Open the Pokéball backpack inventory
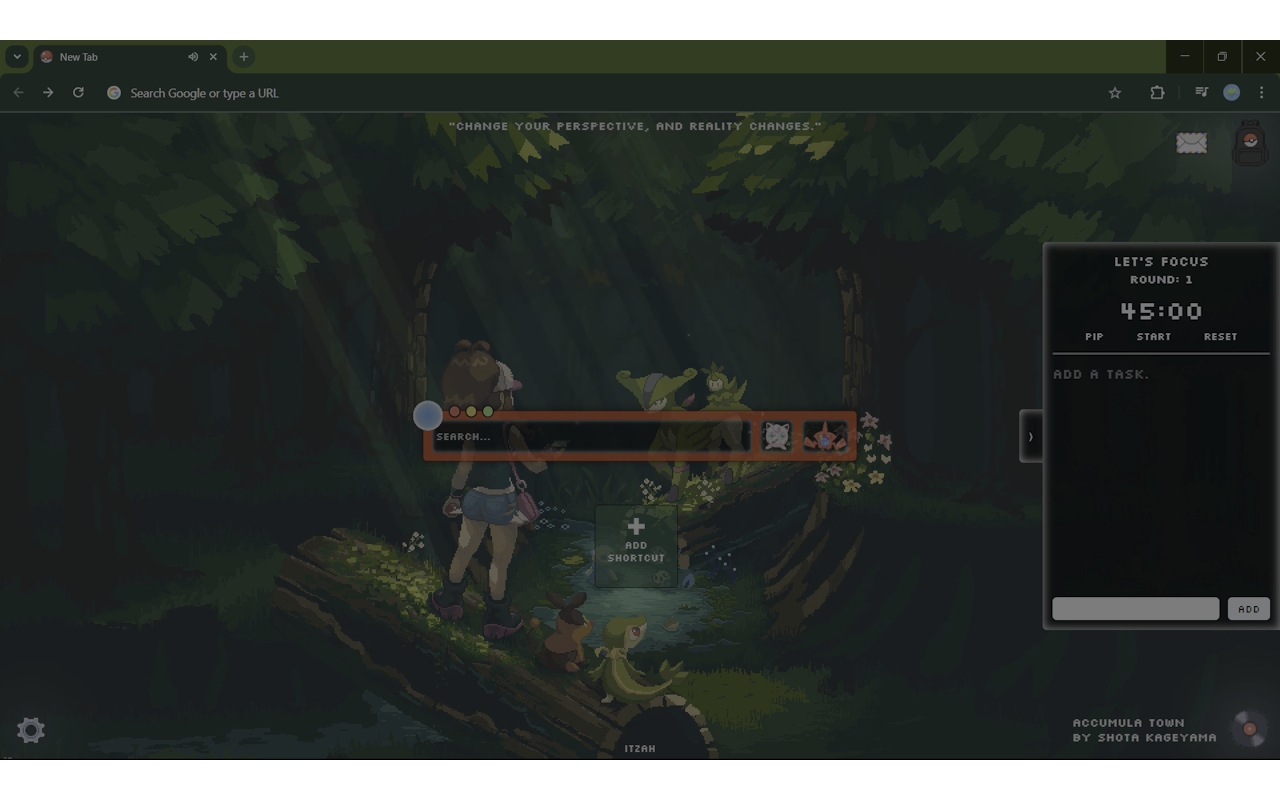 pyautogui.click(x=1248, y=143)
